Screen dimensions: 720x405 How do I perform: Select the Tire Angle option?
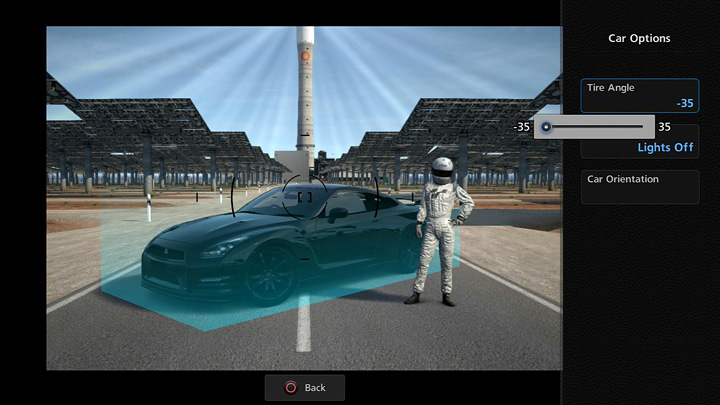pyautogui.click(x=640, y=95)
